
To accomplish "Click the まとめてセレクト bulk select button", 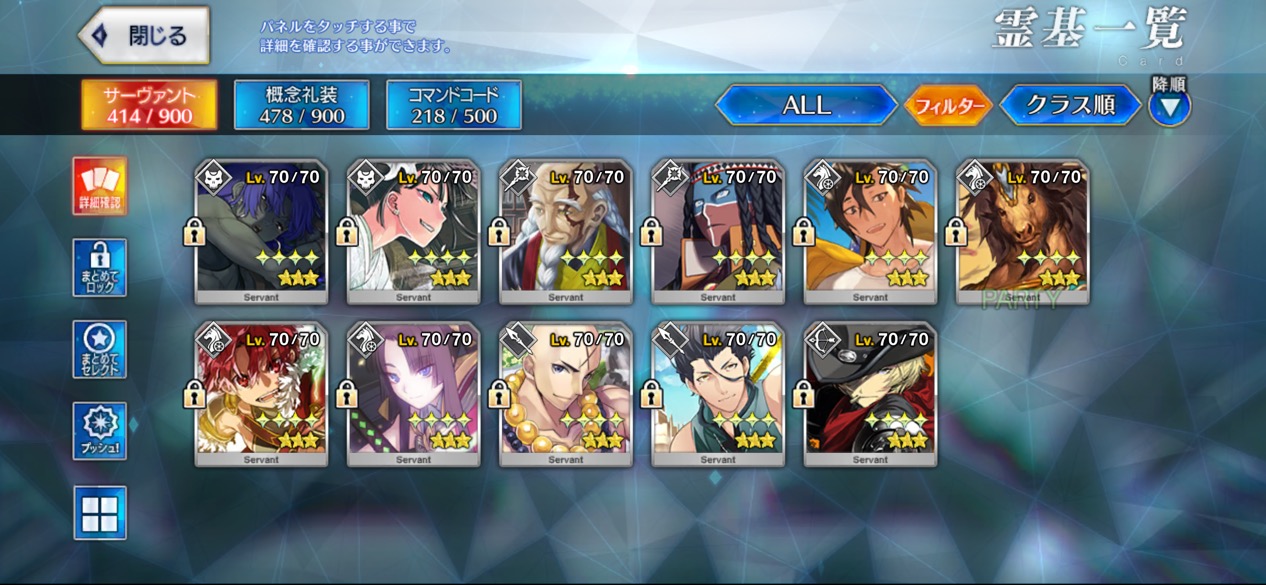I will (x=100, y=349).
